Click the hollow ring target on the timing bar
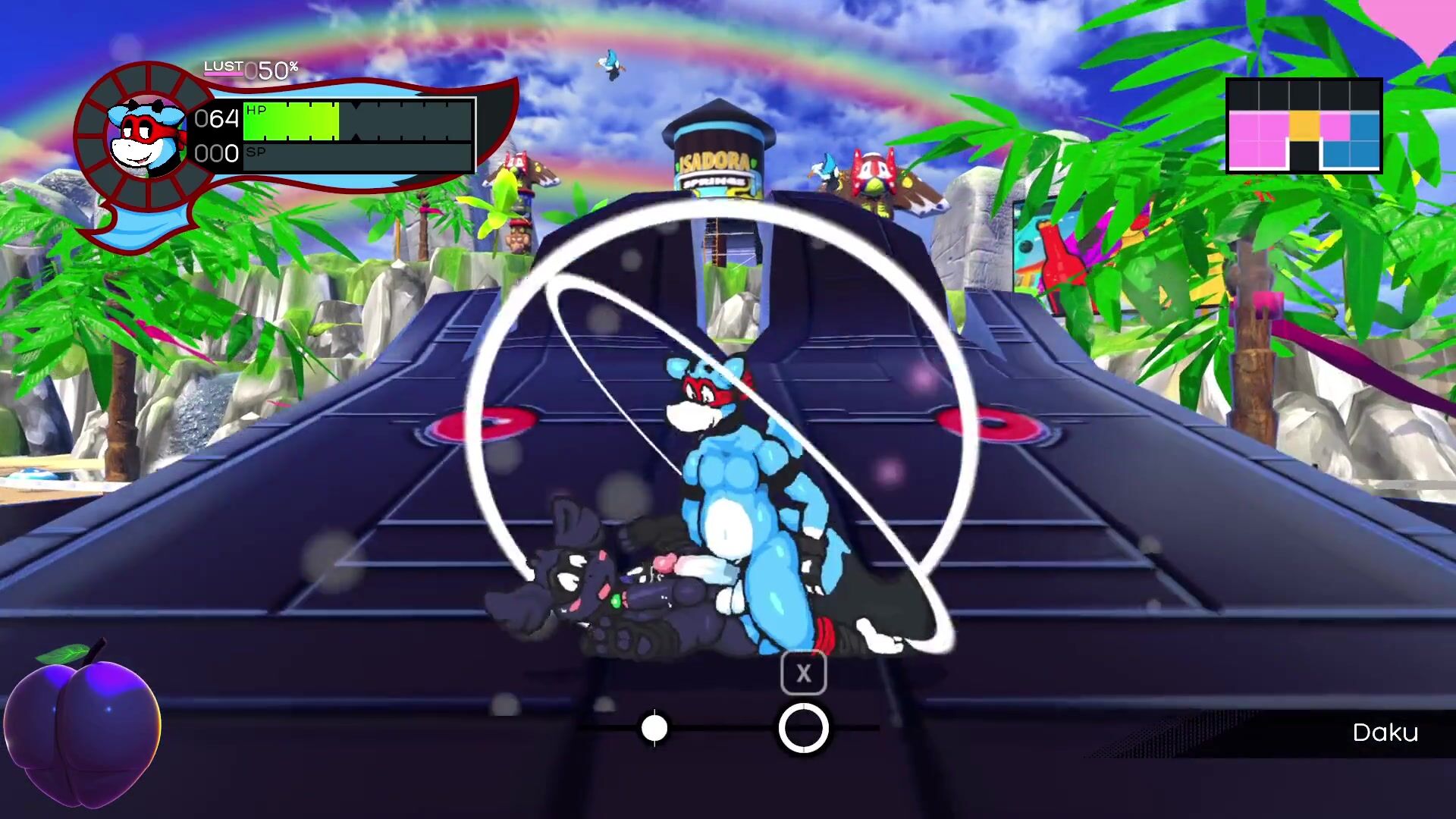Screen dimensions: 1456x819 803,728
